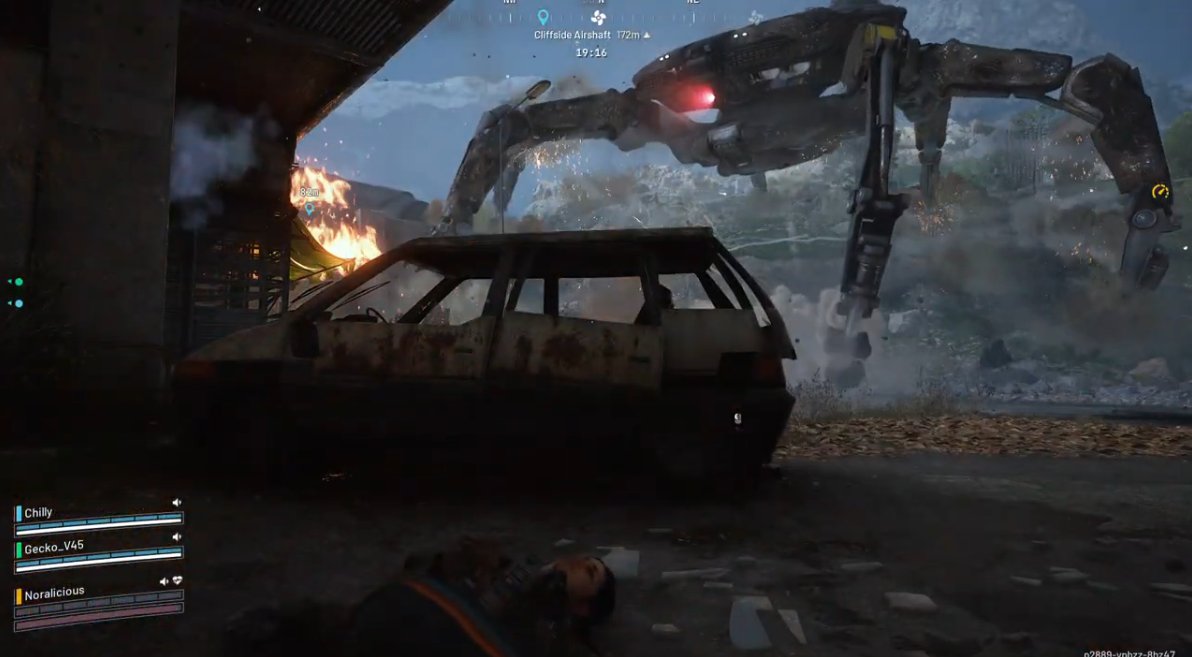The image size is (1192, 657).
Task: Toggle the voice speaker icon for Noralicious
Action: (164, 581)
